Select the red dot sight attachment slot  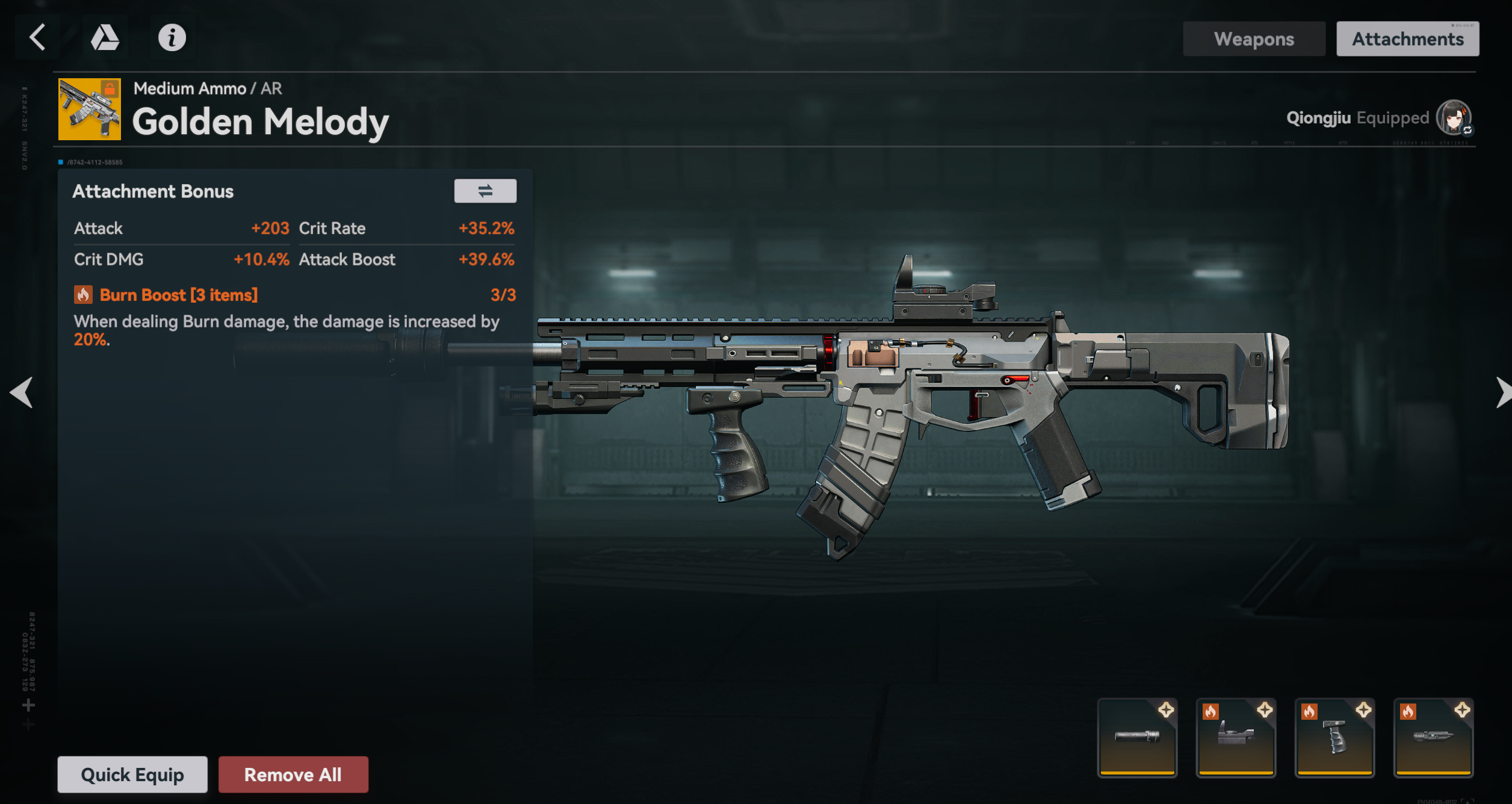[x=1236, y=738]
